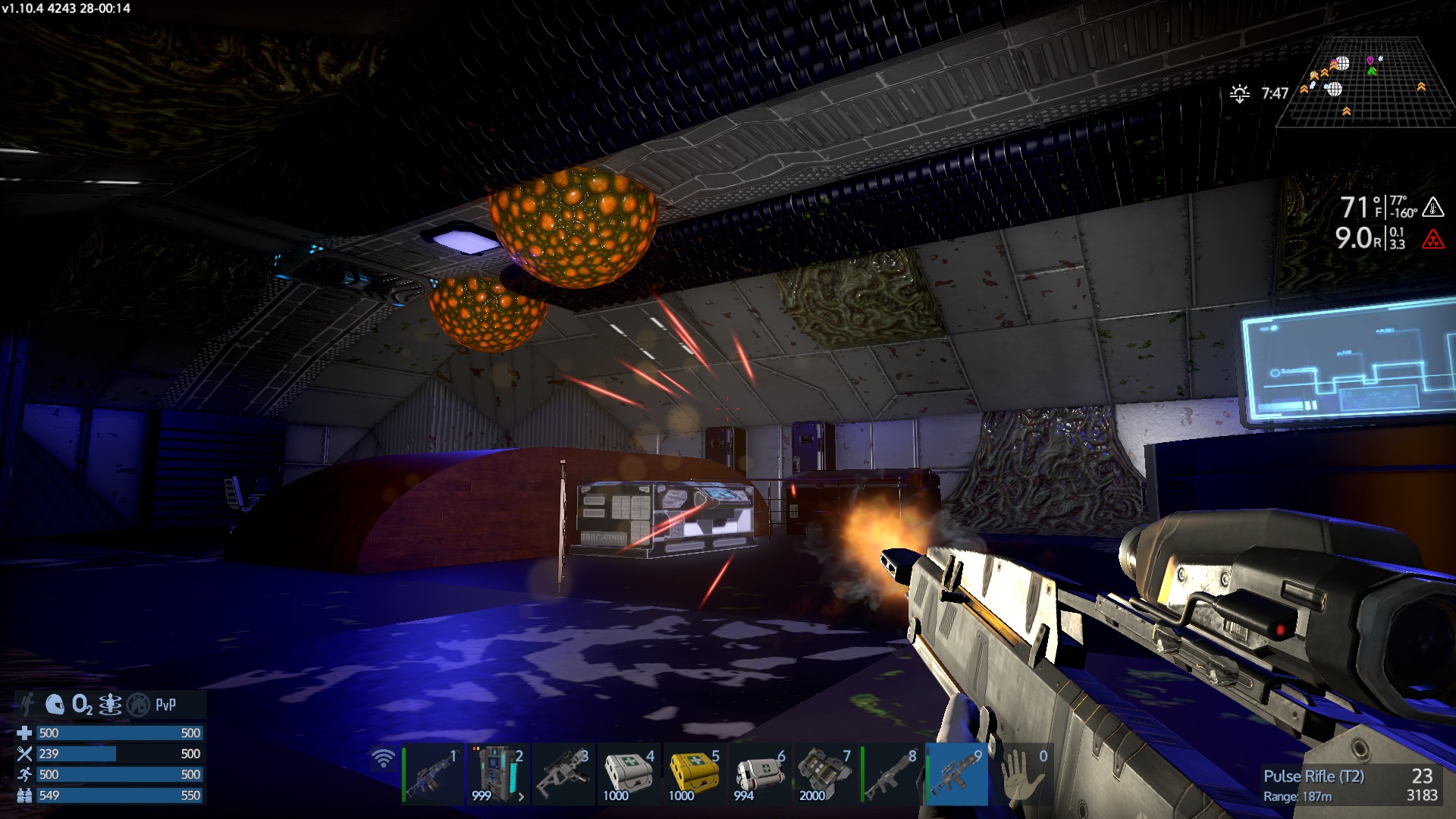Click the O2 oxygen status icon

coord(82,705)
